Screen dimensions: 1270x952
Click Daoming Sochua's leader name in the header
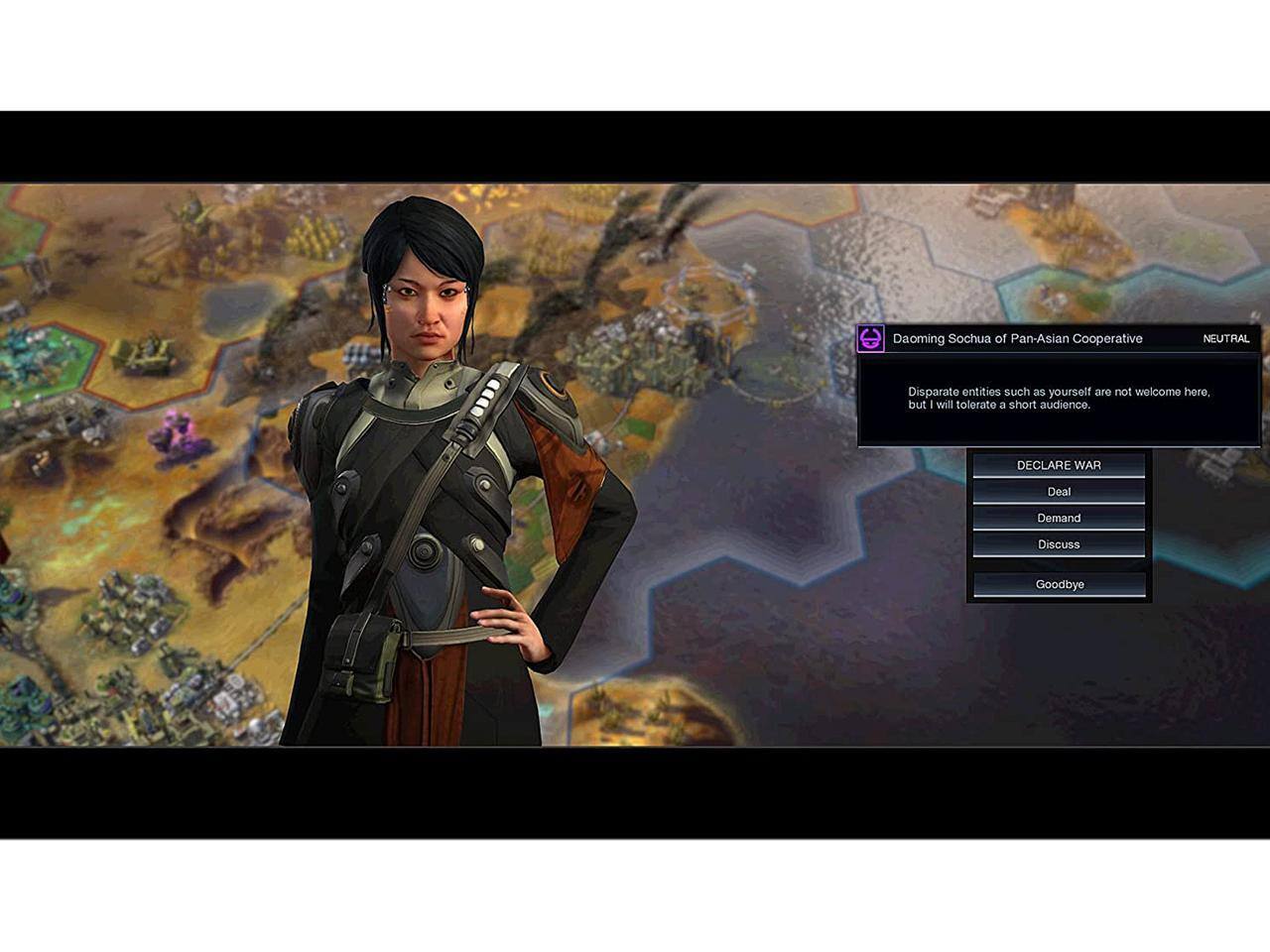pos(1016,338)
